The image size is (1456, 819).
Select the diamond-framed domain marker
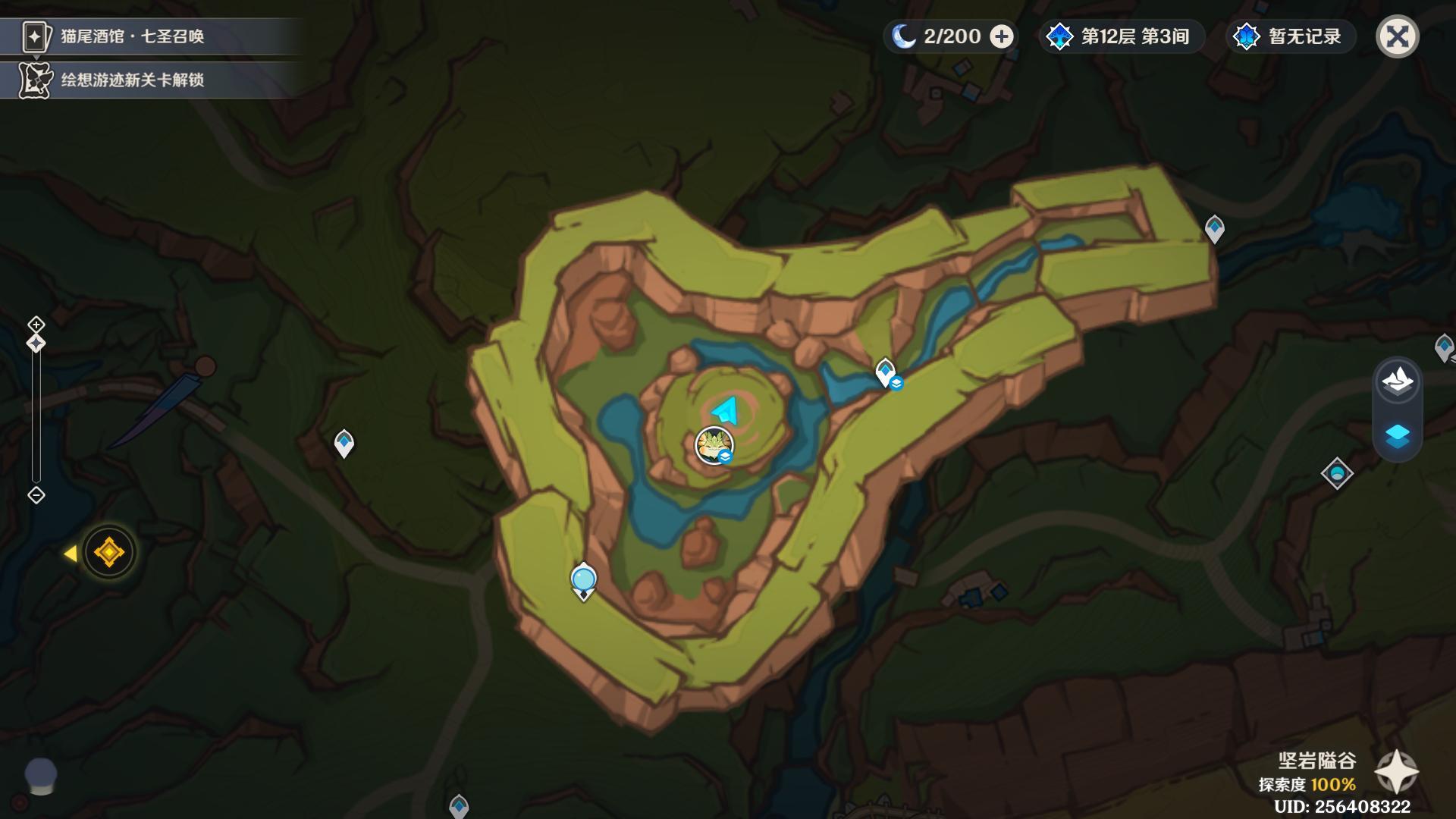tap(1336, 474)
